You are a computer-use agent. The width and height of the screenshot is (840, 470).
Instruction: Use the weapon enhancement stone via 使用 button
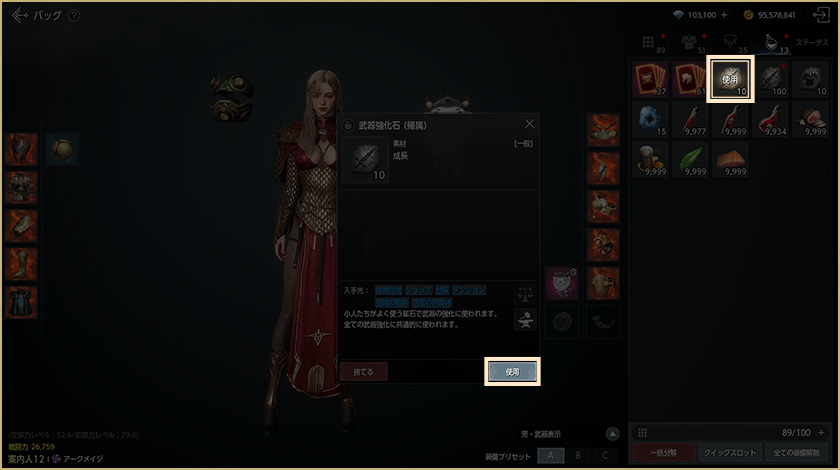[x=512, y=371]
